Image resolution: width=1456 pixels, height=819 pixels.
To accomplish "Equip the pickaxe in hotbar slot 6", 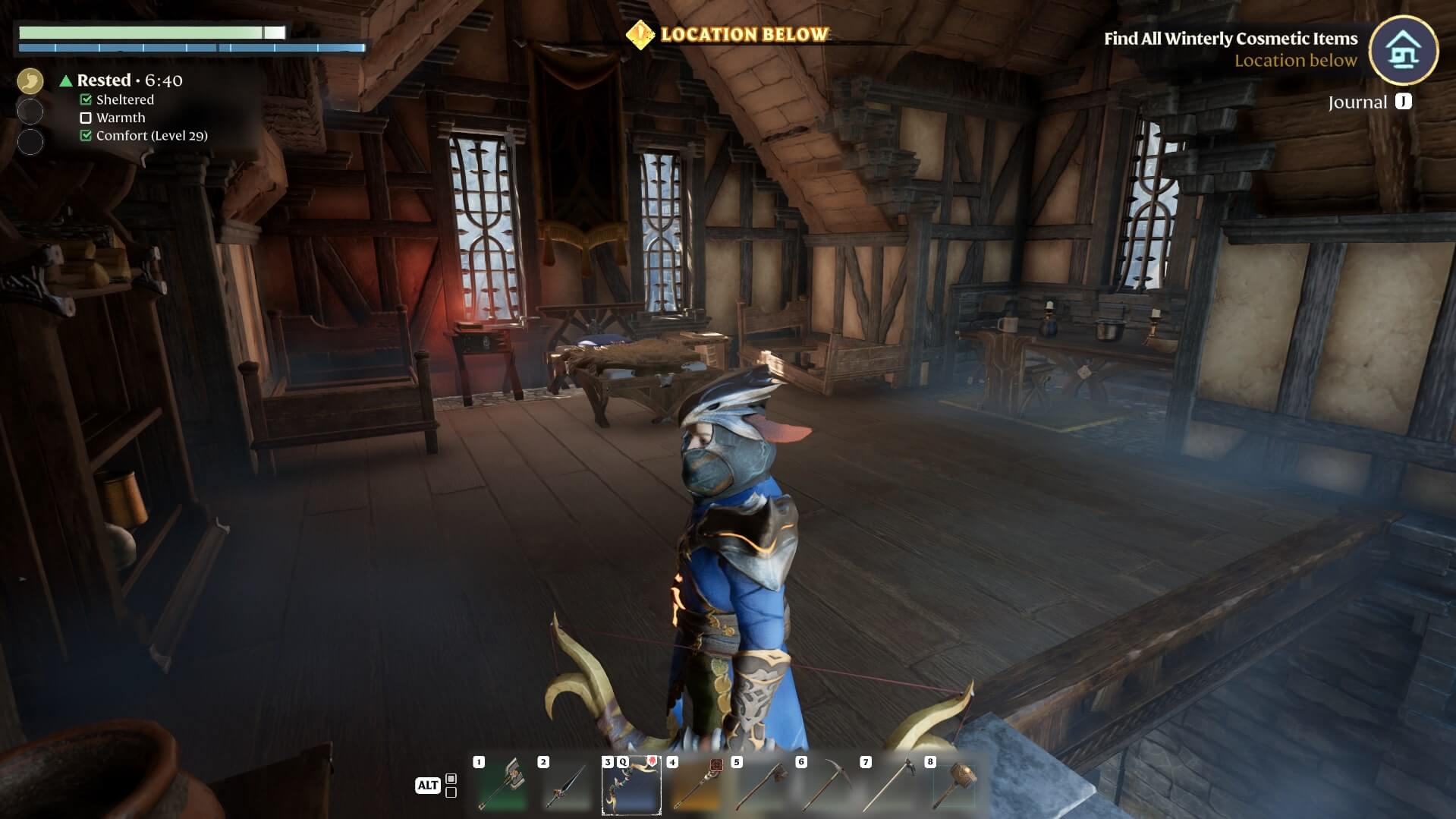I will (x=825, y=786).
